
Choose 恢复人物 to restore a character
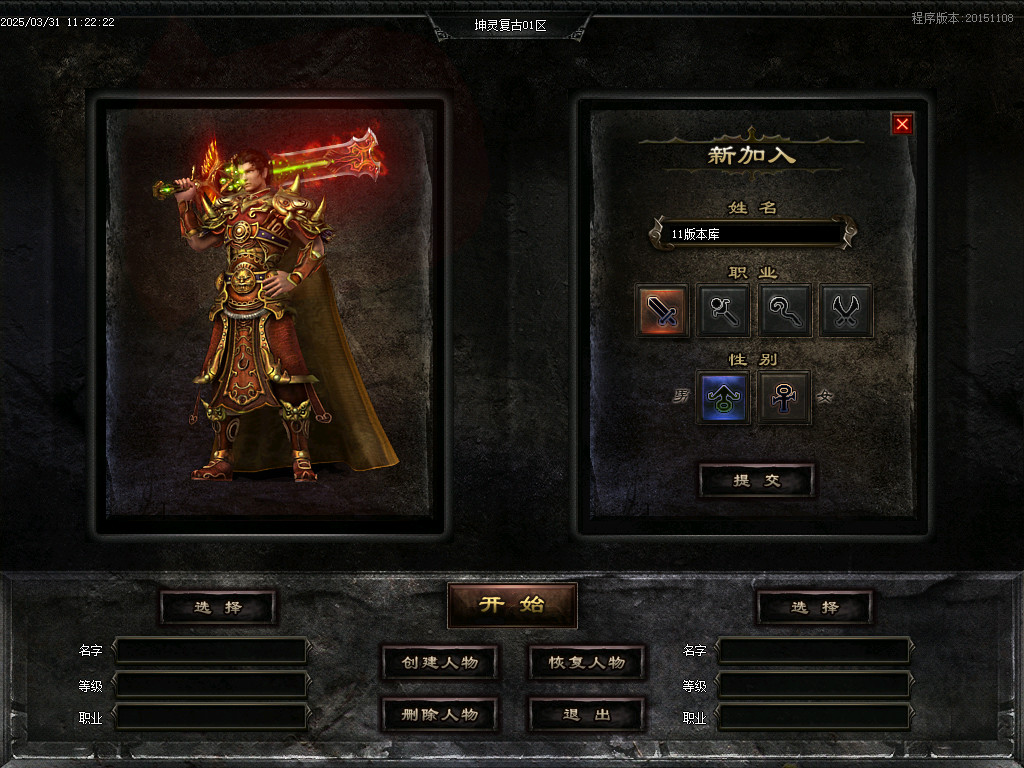tap(586, 662)
